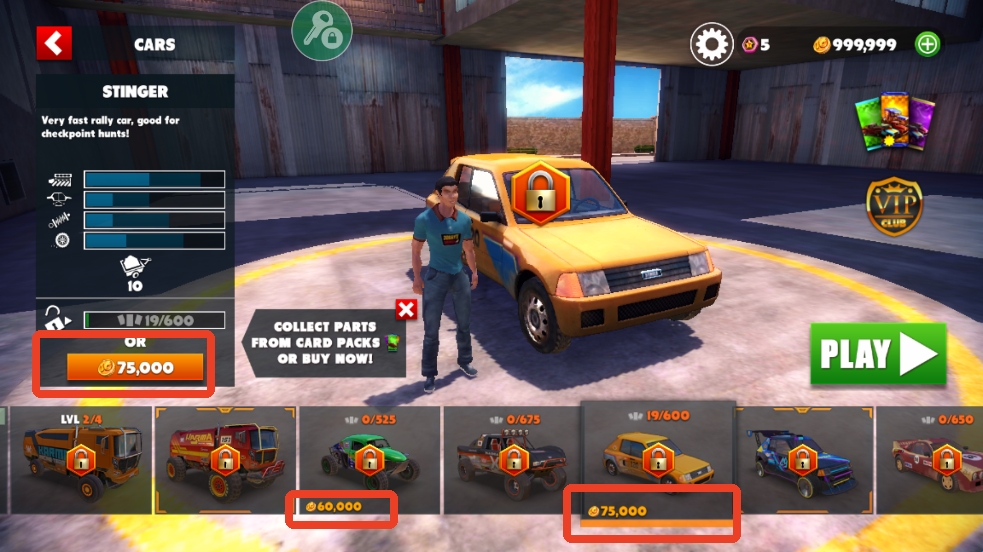Open the VIP Club
The height and width of the screenshot is (552, 983).
(x=893, y=207)
